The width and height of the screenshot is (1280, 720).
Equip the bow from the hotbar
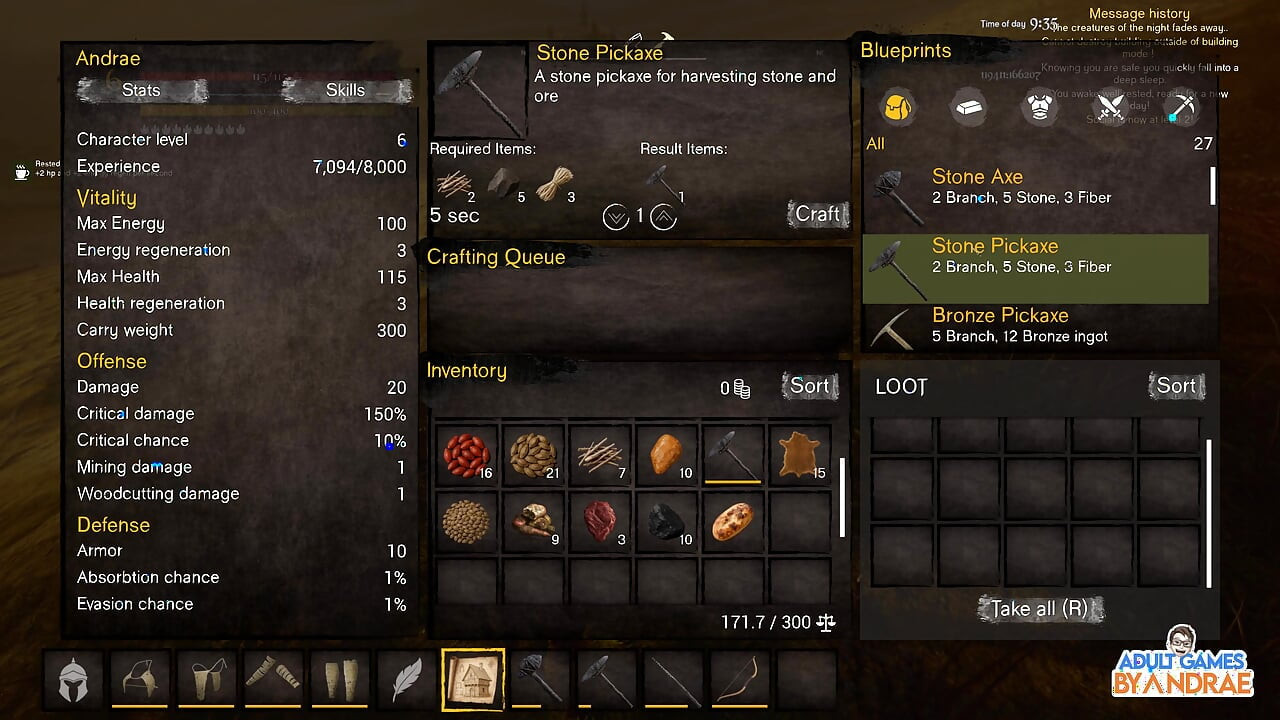tap(740, 680)
